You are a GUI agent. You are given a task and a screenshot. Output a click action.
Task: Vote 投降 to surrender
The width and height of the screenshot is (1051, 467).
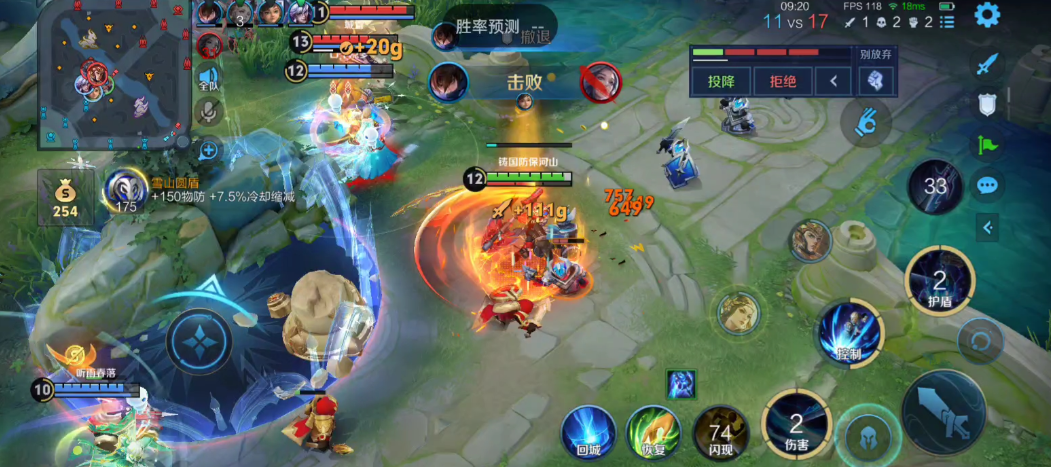tap(720, 81)
